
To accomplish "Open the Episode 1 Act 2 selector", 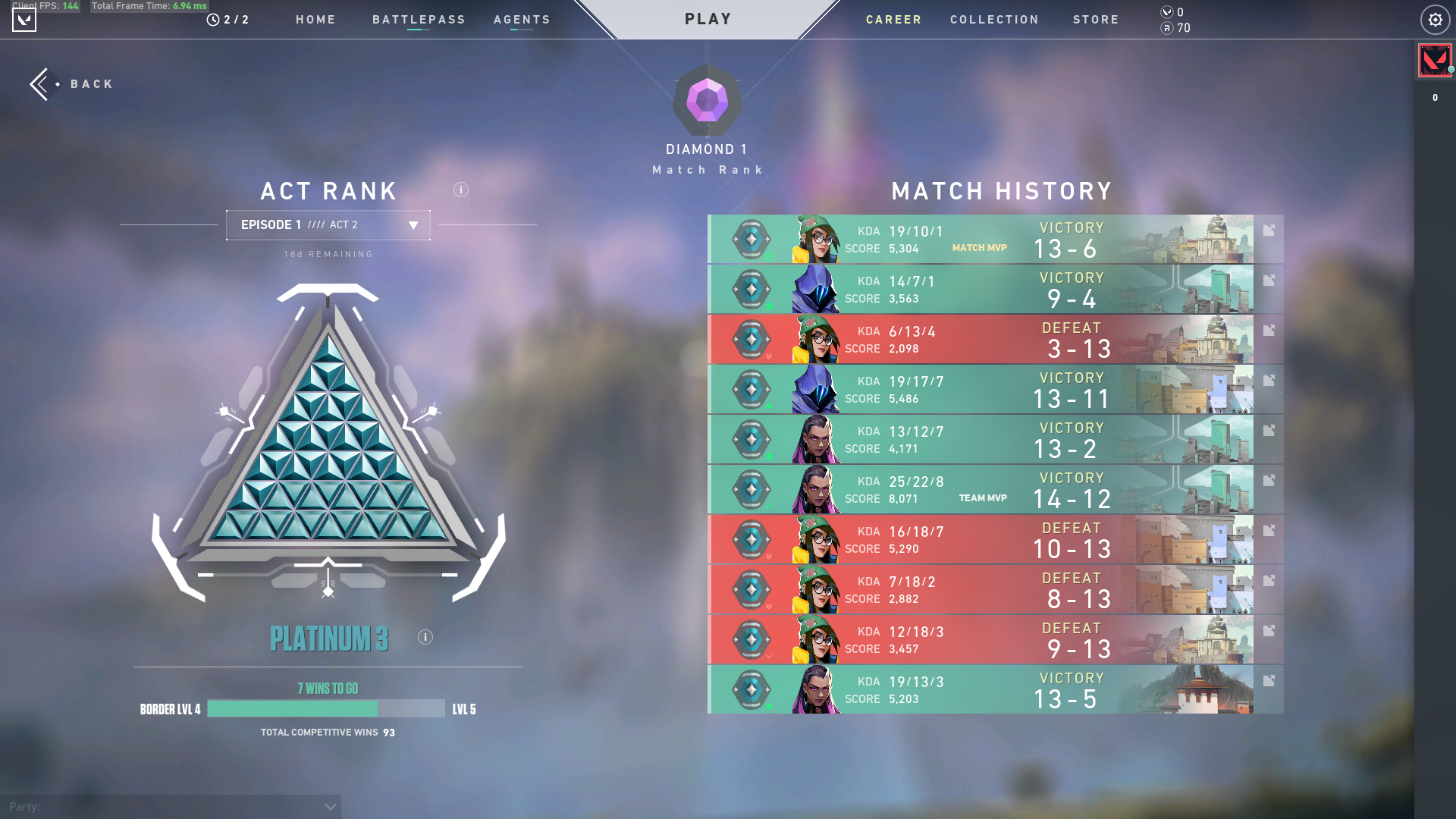I will tap(328, 224).
